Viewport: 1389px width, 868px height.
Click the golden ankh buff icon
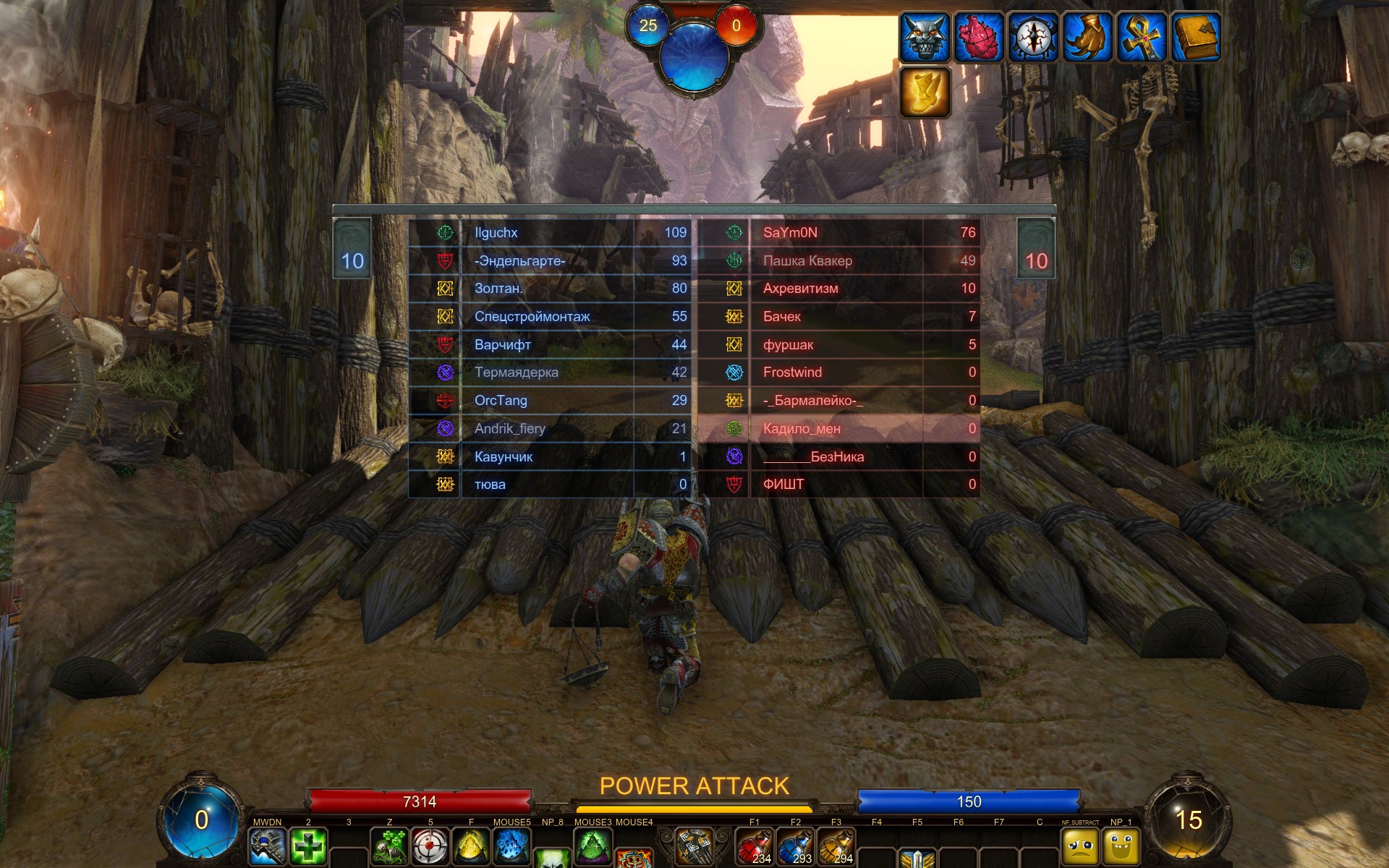click(1141, 37)
